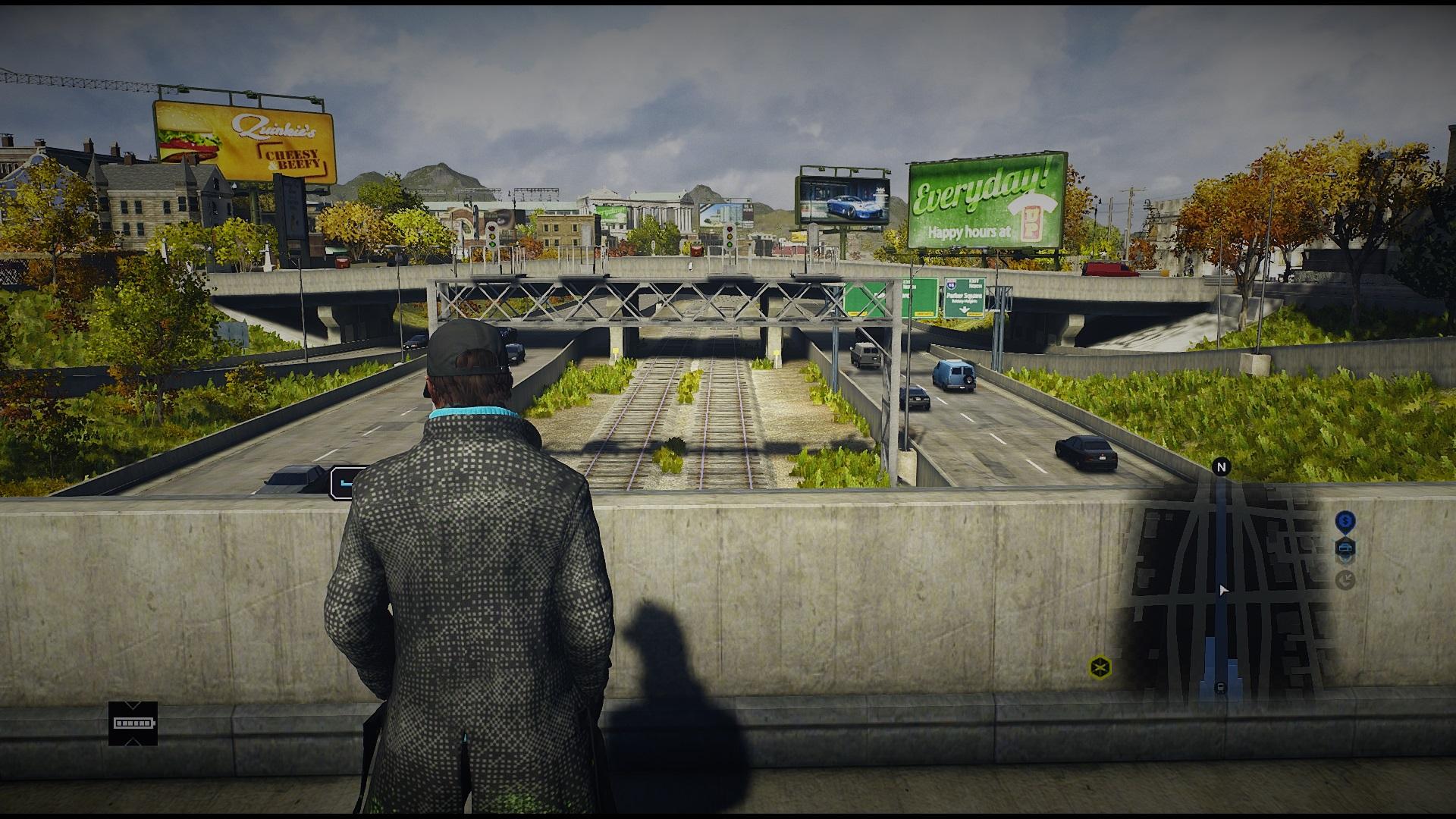Select the yellow hexagon map marker

(x=1100, y=667)
